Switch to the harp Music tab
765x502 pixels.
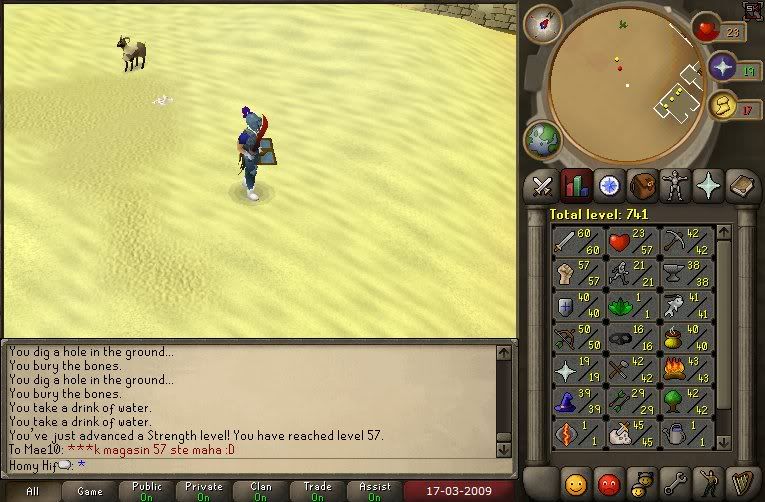click(741, 481)
